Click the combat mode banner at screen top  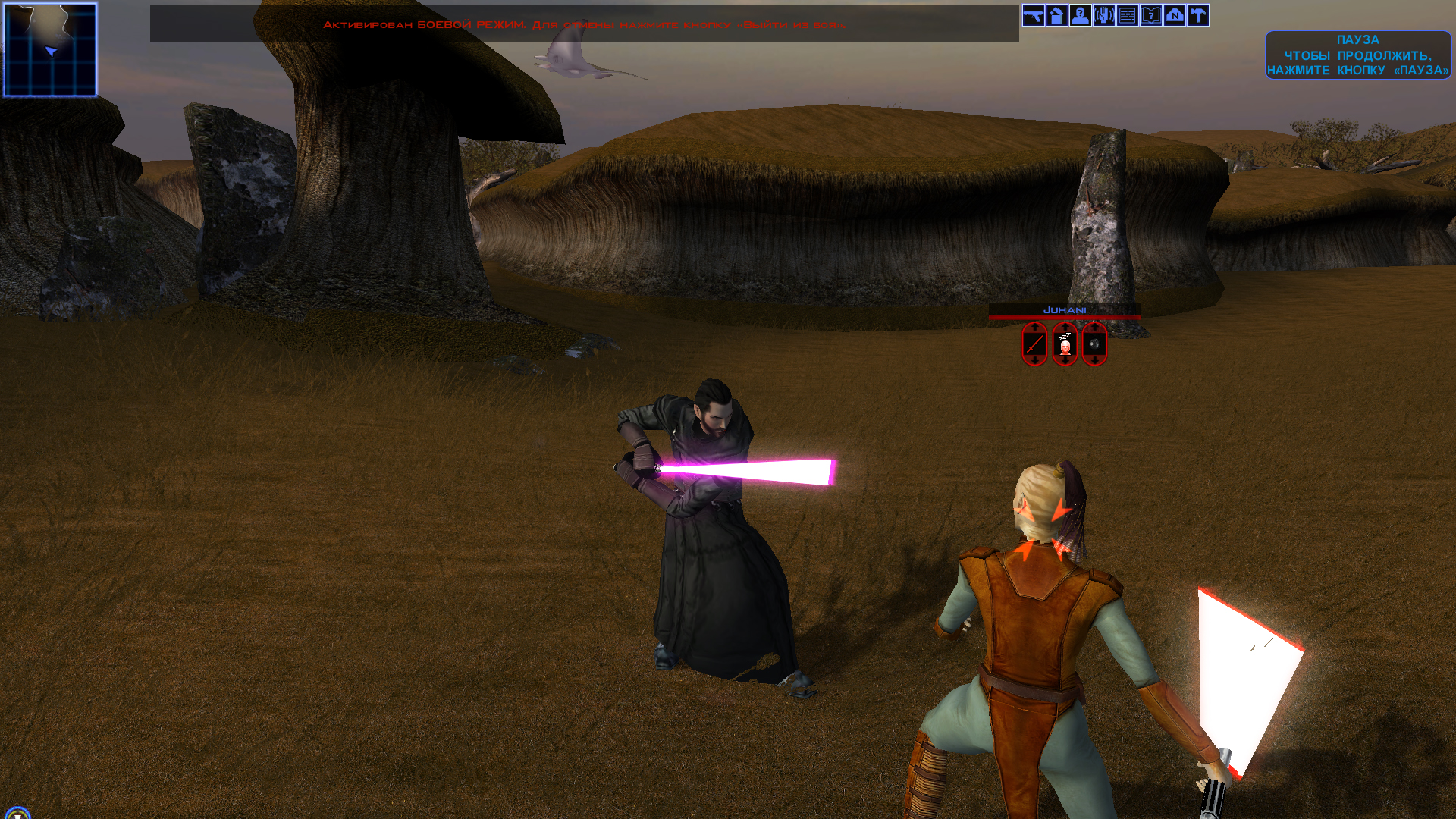[x=584, y=24]
